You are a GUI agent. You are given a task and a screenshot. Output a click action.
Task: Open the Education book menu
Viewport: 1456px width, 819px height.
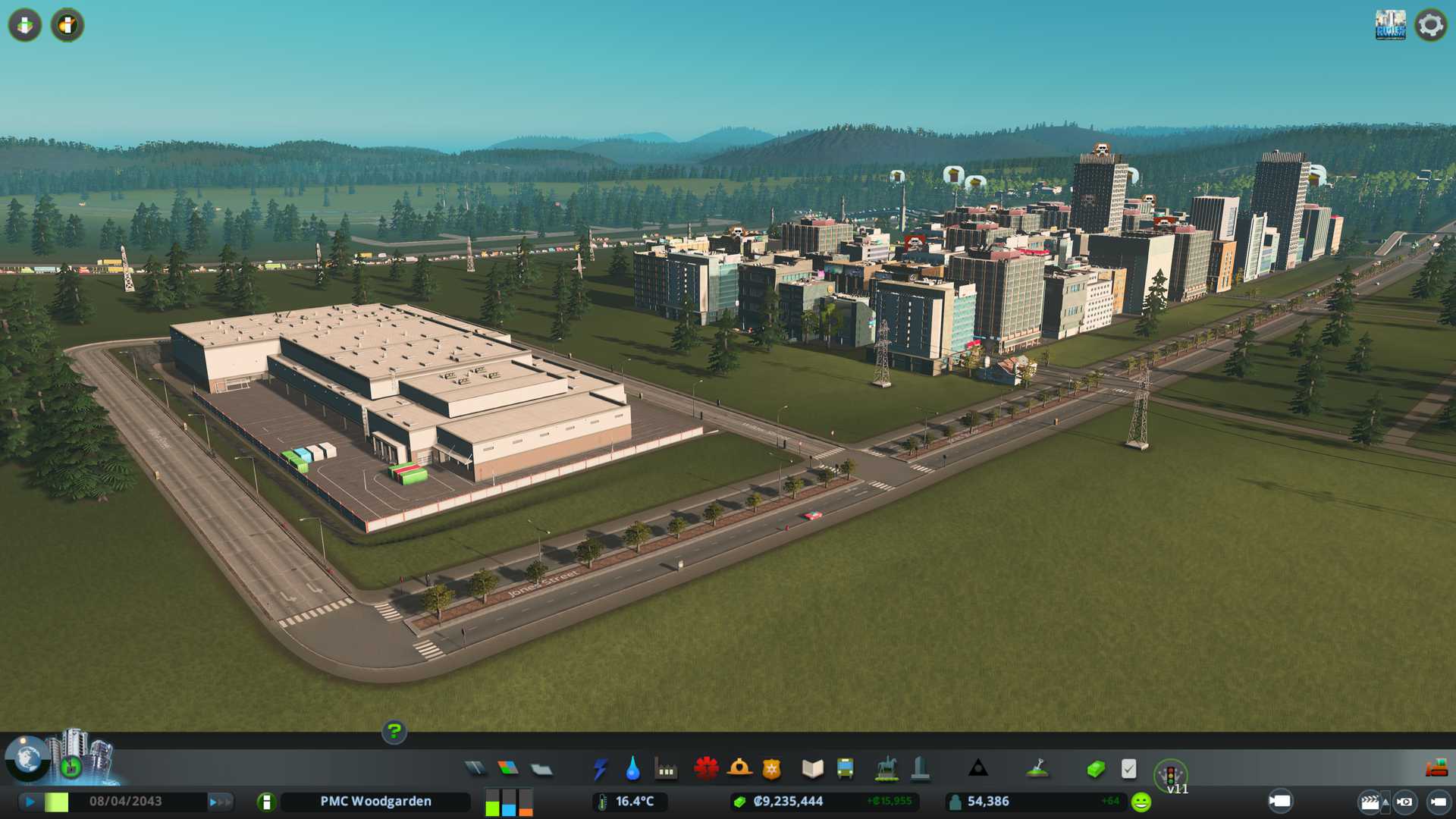pos(812,769)
